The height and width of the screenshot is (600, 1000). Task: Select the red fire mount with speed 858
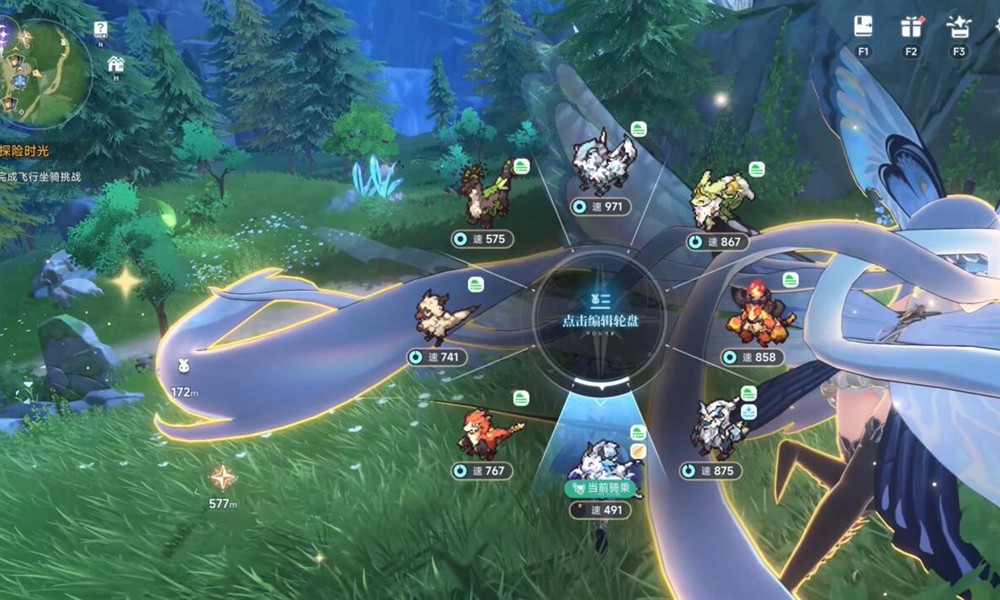pos(760,313)
